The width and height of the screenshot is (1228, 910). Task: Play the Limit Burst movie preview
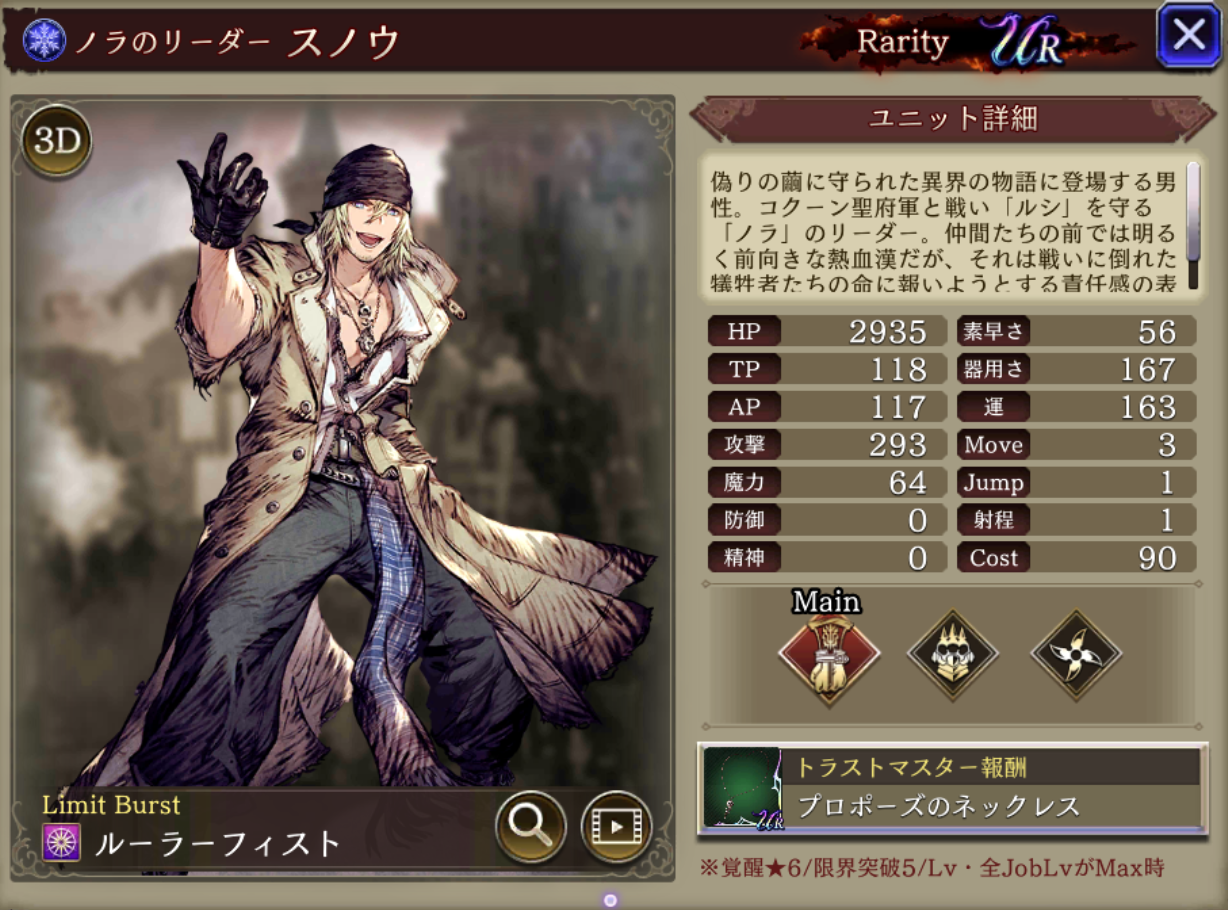(616, 826)
